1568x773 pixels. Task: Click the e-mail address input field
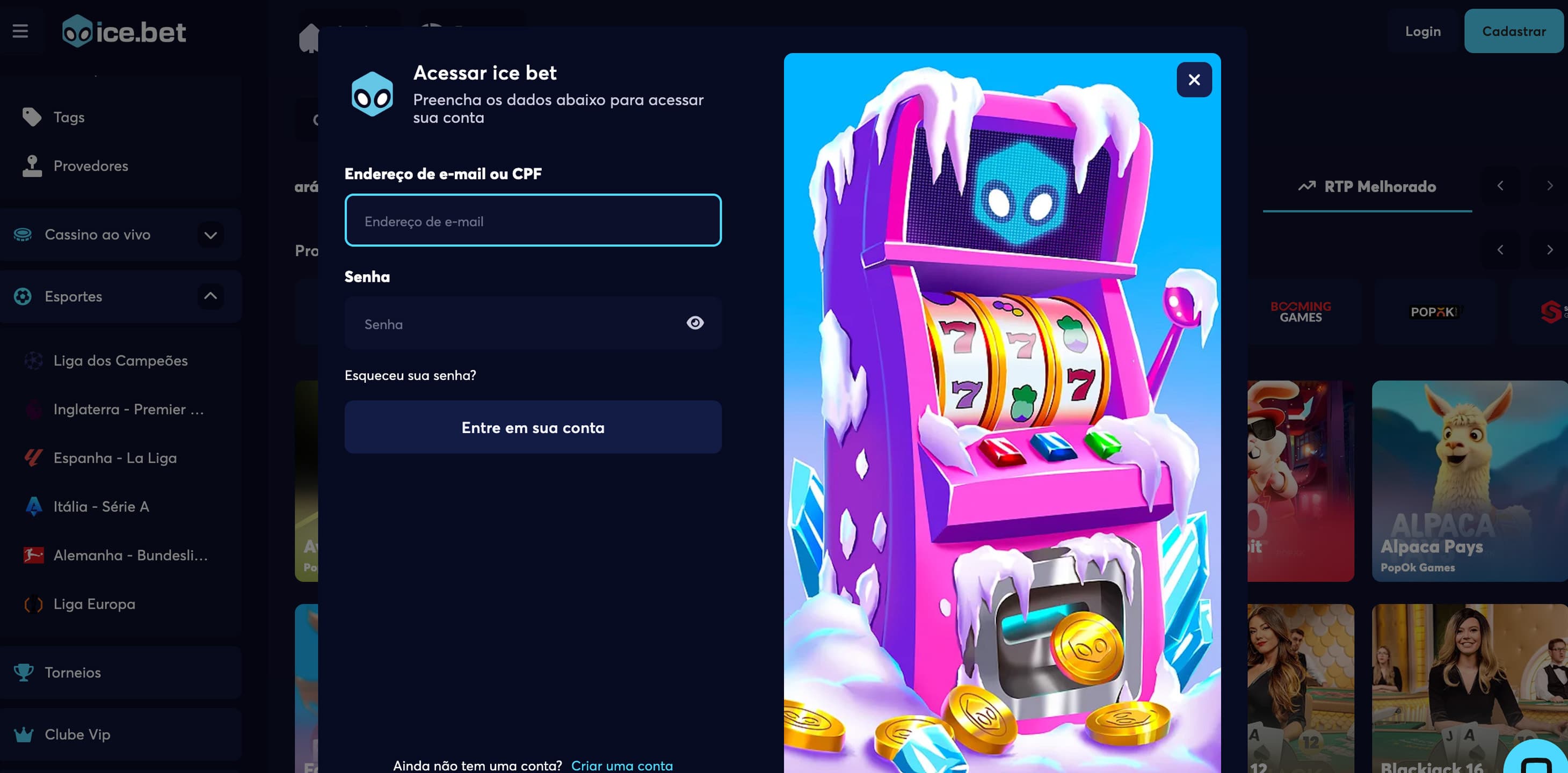pos(533,220)
